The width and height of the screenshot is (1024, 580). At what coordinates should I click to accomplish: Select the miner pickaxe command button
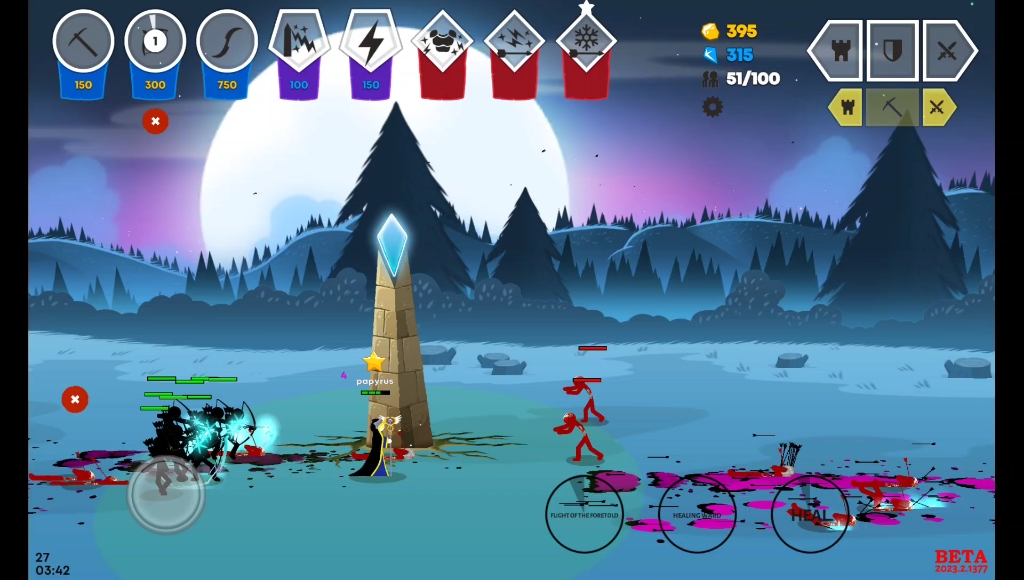pos(892,107)
